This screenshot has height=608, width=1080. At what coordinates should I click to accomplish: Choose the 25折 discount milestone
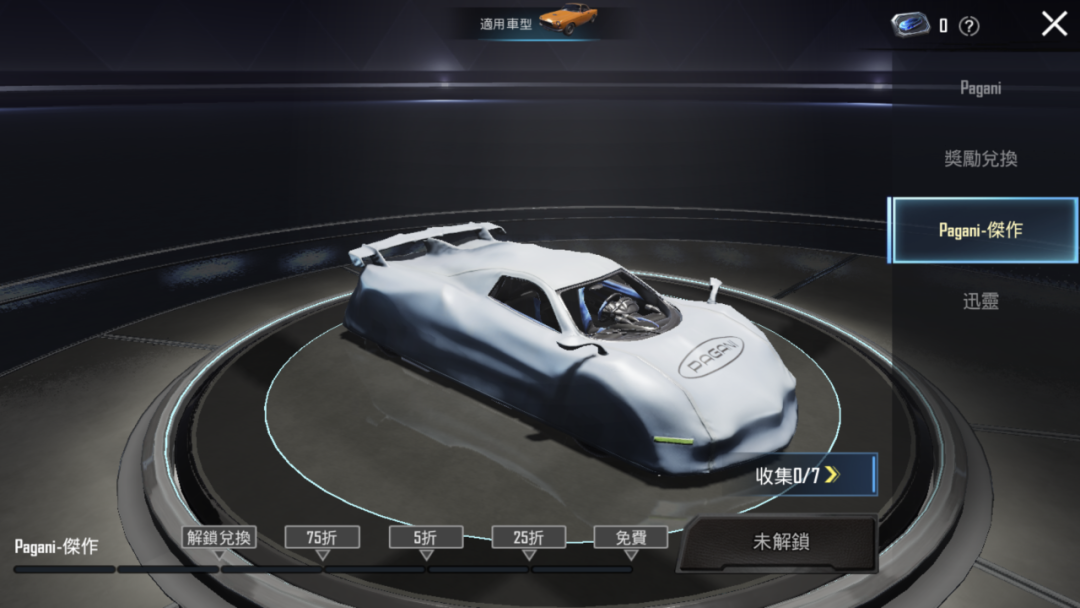point(529,537)
